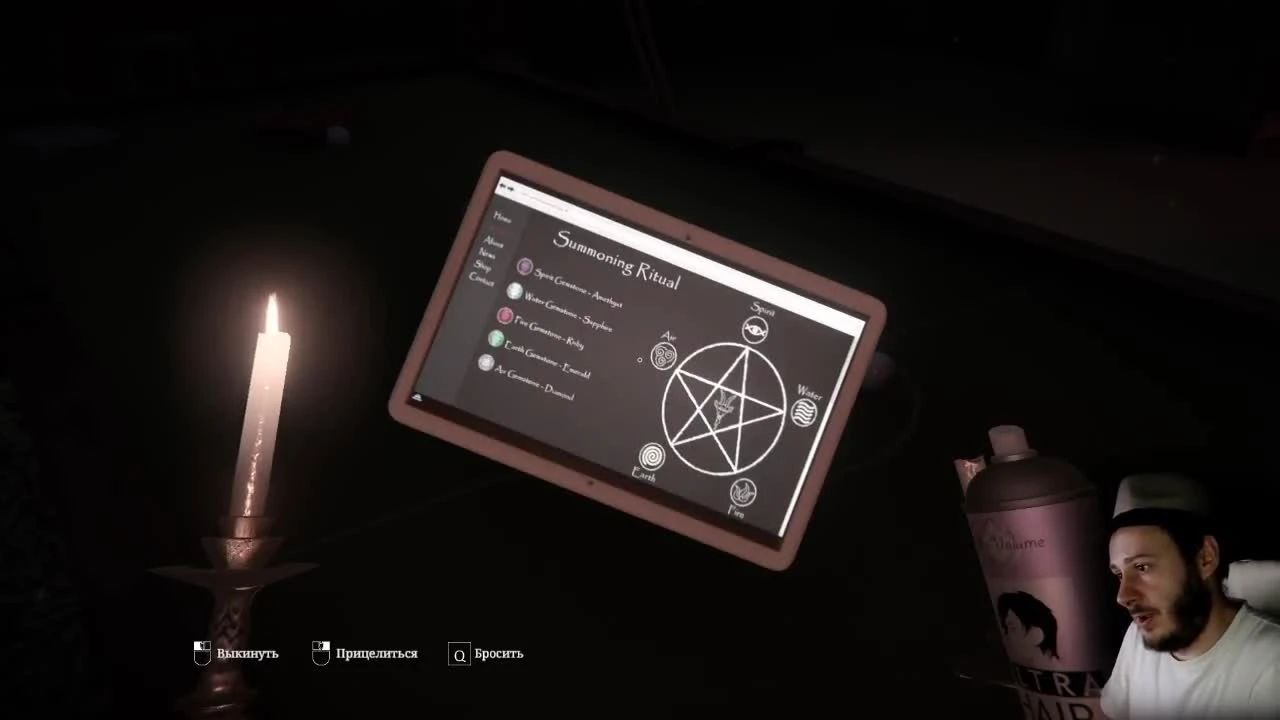1280x720 pixels.
Task: Click the browser forward arrow
Action: coord(513,188)
